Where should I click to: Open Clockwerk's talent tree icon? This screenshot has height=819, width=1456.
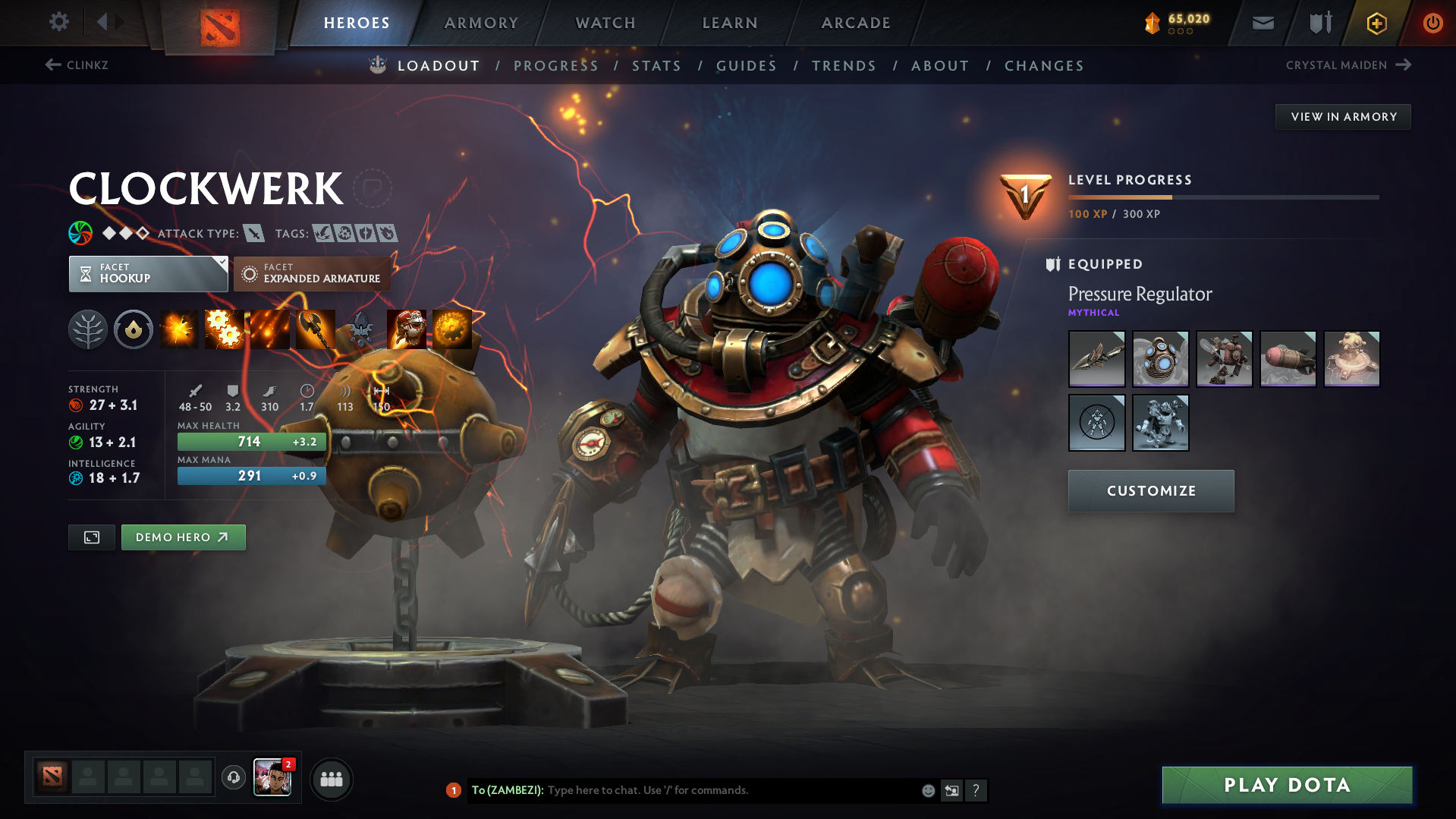(88, 329)
